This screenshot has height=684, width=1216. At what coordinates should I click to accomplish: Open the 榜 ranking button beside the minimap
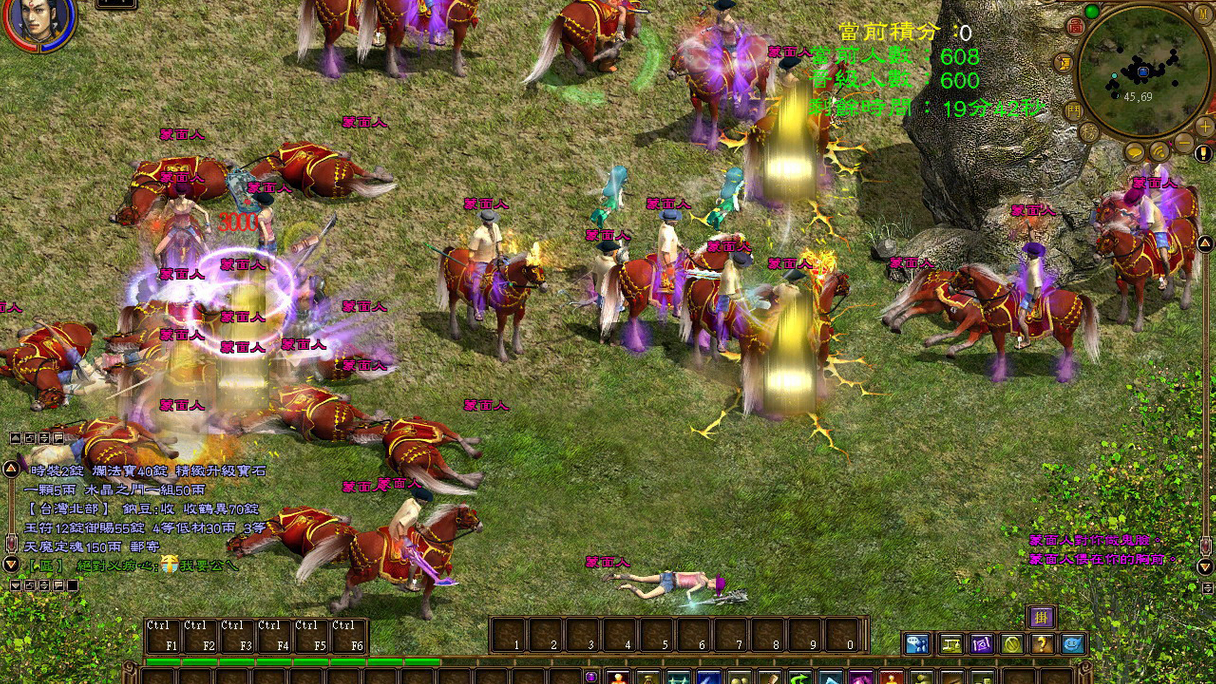(x=1089, y=133)
